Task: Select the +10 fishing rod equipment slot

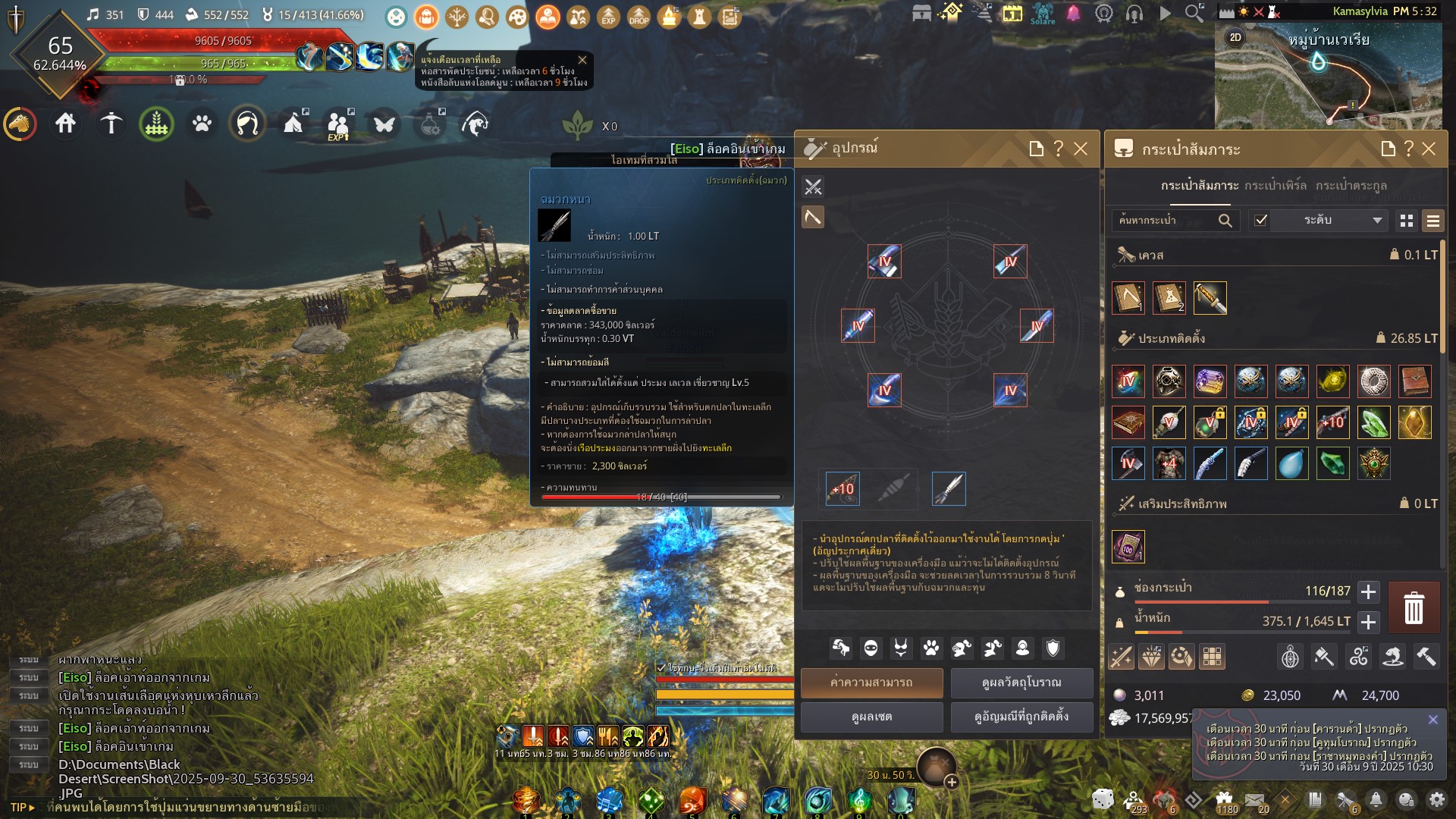Action: [x=843, y=488]
